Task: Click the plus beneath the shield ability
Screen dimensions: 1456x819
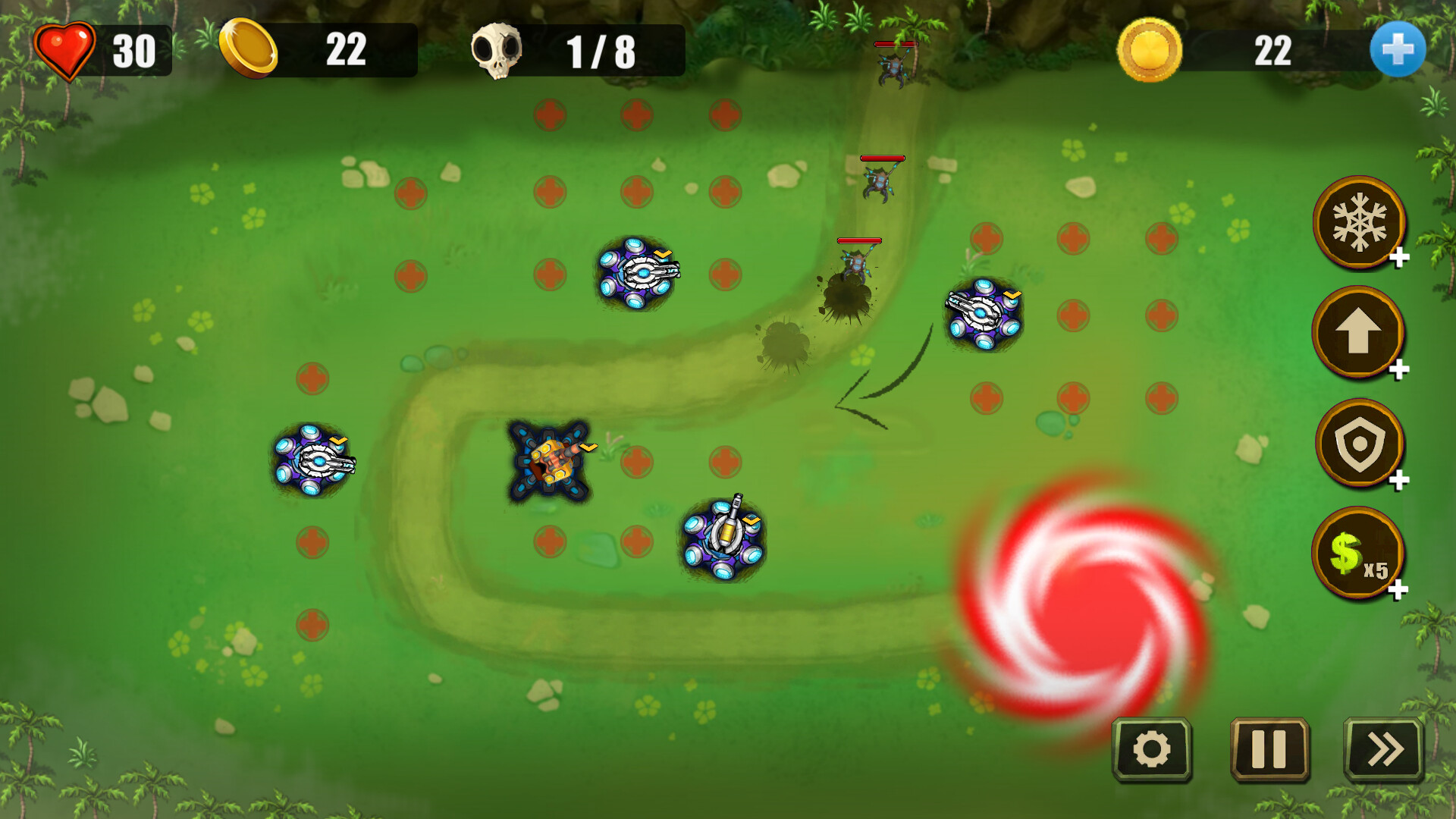Action: [1400, 482]
